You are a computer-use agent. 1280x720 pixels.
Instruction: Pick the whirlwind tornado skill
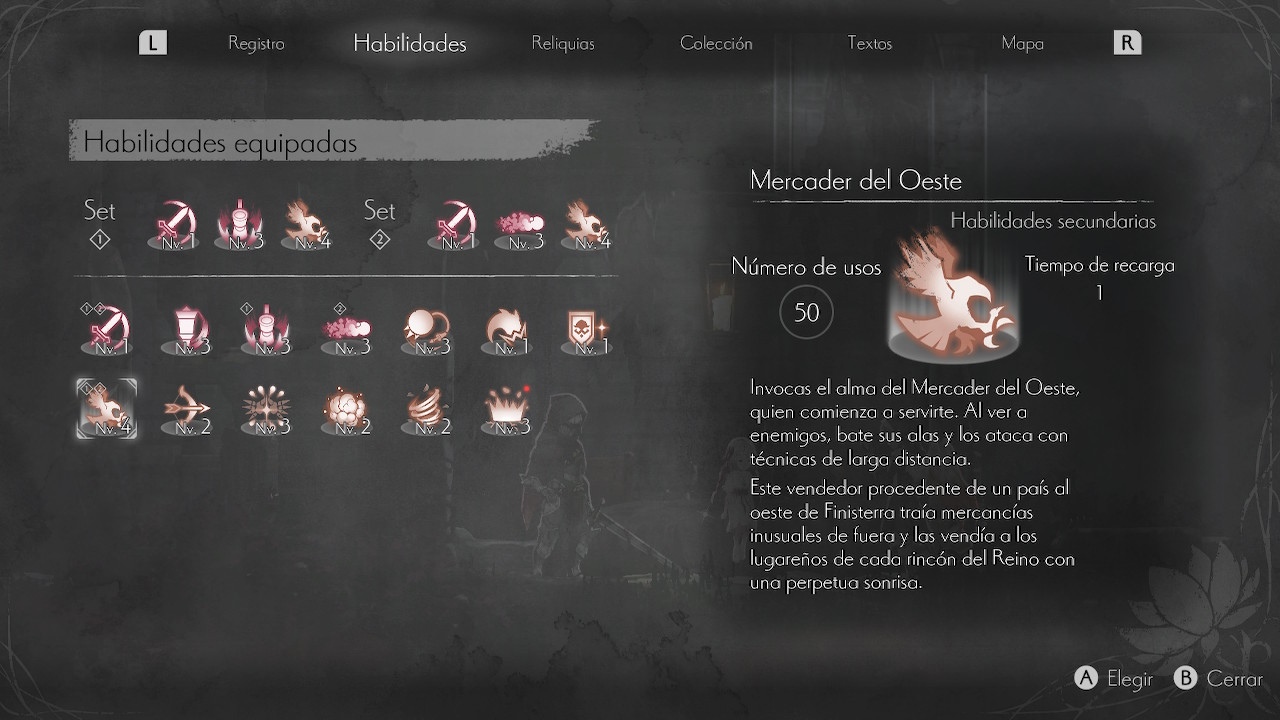point(427,410)
